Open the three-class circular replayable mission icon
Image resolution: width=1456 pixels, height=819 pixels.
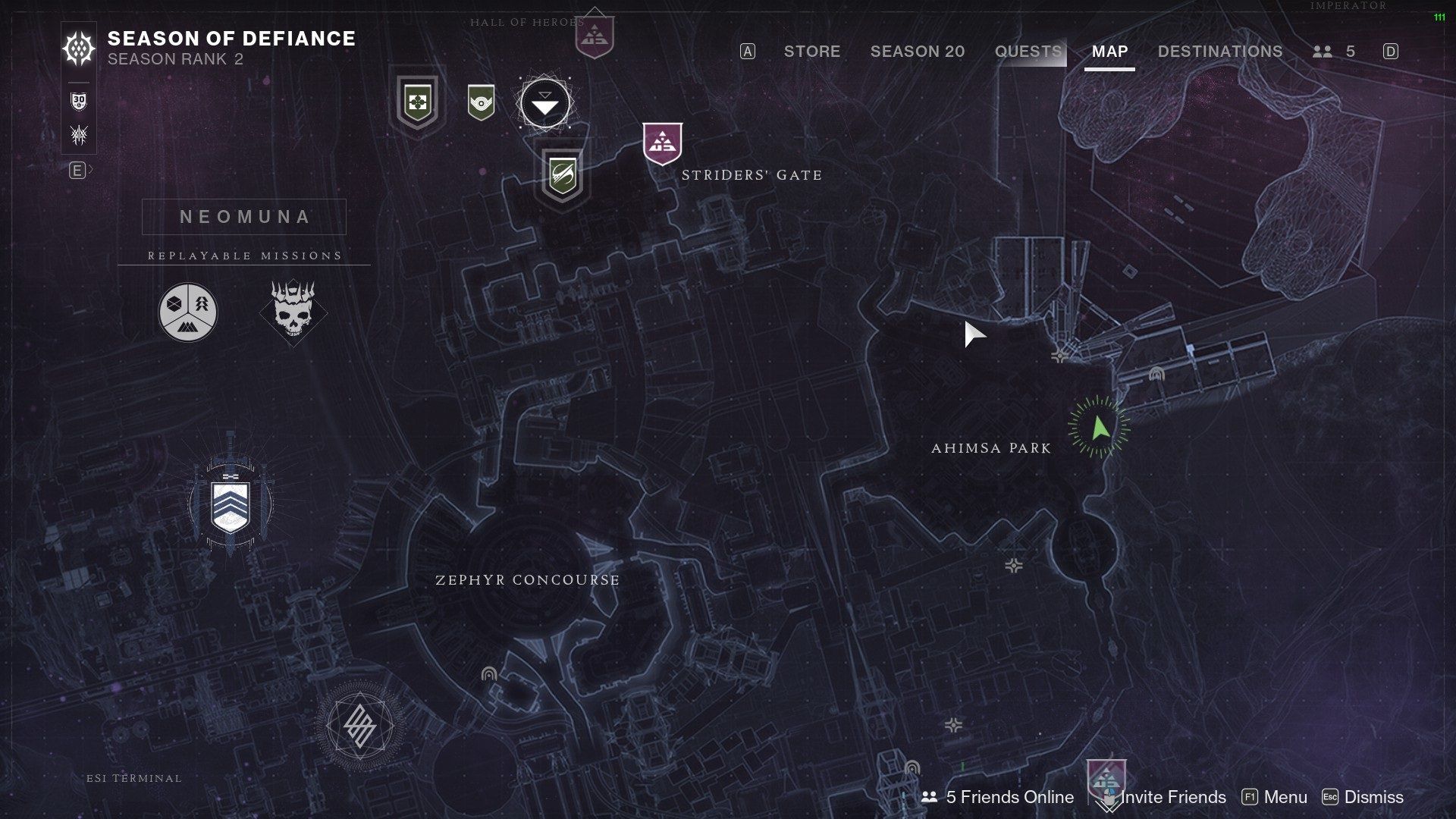(x=187, y=312)
